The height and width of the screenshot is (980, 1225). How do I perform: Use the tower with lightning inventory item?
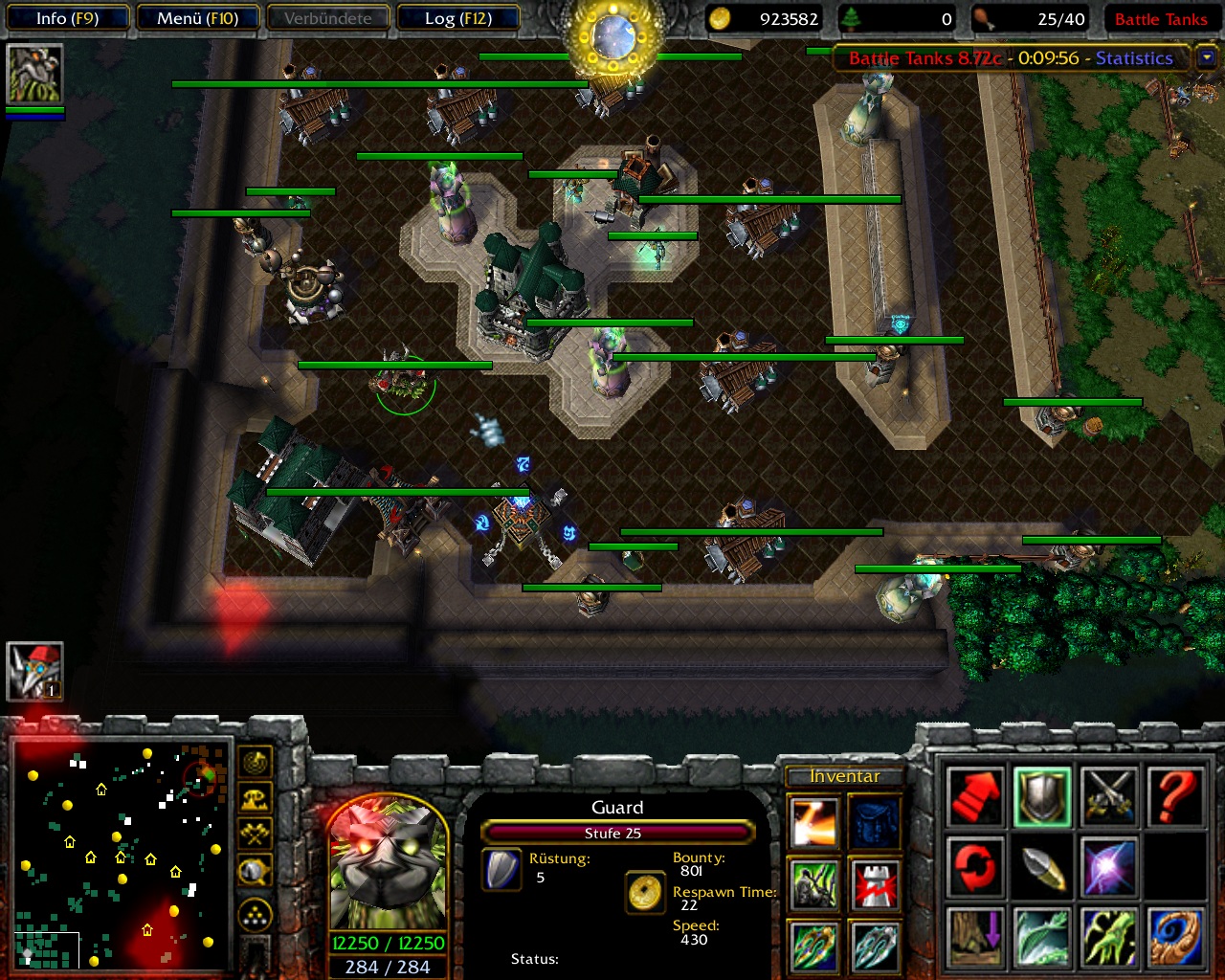point(875,884)
